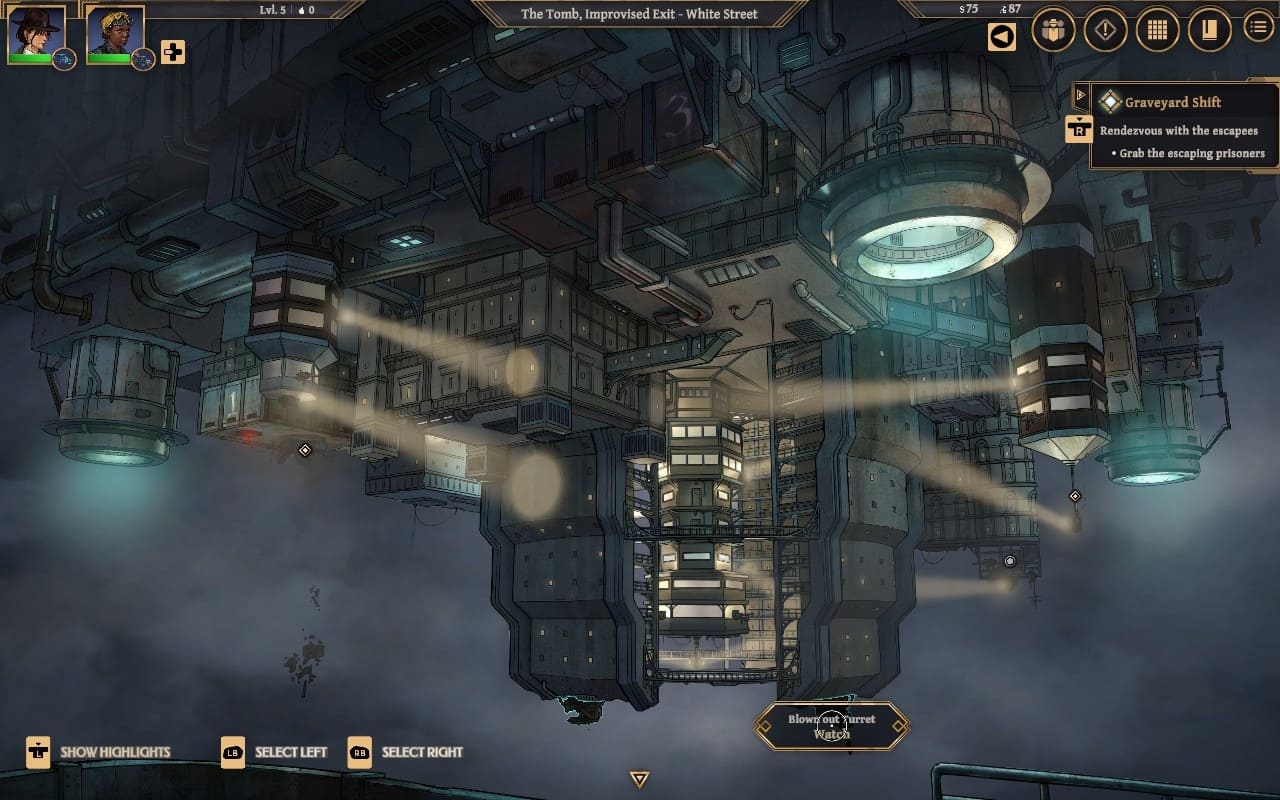Open the list menu icon
Image resolution: width=1280 pixels, height=800 pixels.
[x=1258, y=27]
